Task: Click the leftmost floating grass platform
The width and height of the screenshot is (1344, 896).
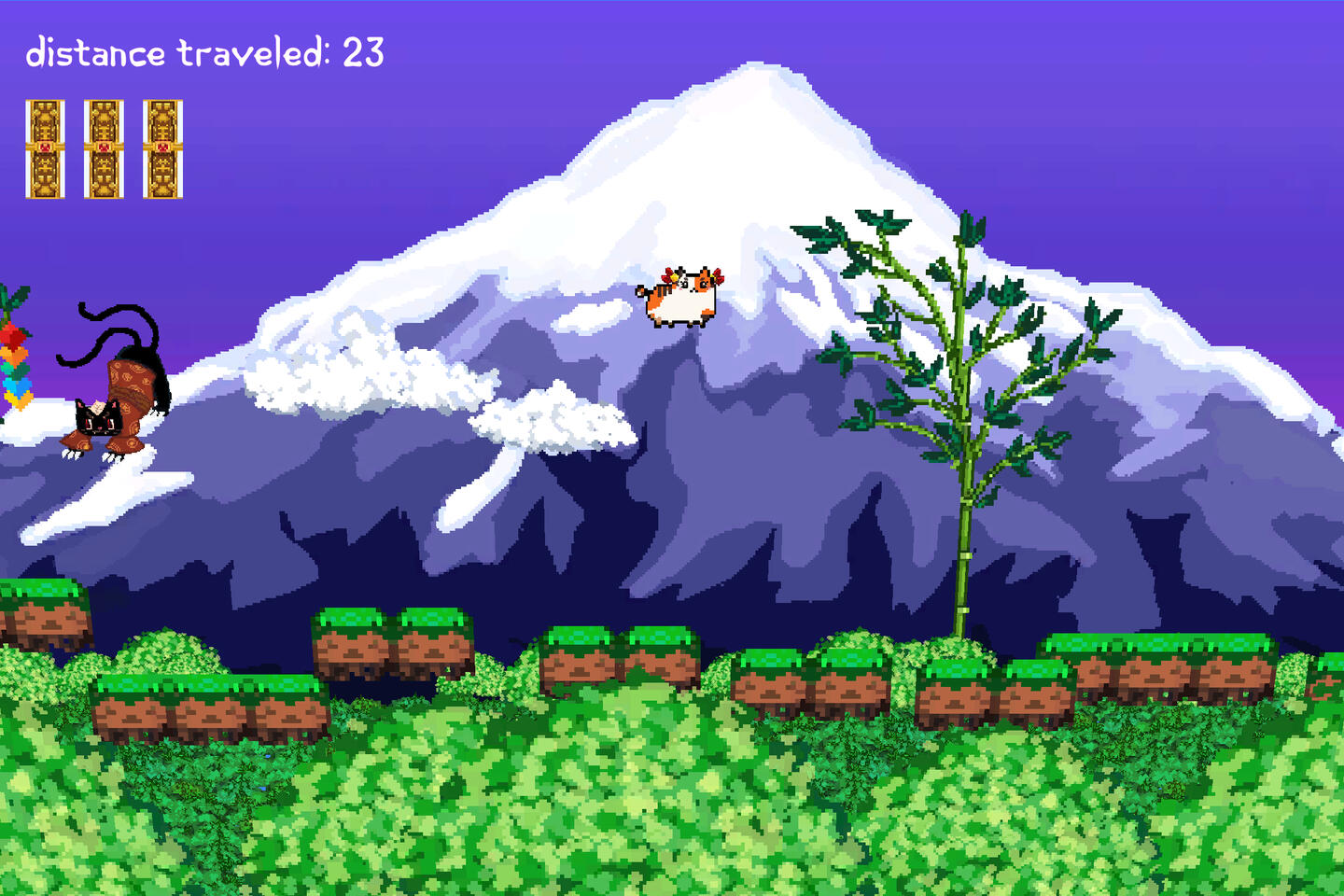Action: [42, 611]
